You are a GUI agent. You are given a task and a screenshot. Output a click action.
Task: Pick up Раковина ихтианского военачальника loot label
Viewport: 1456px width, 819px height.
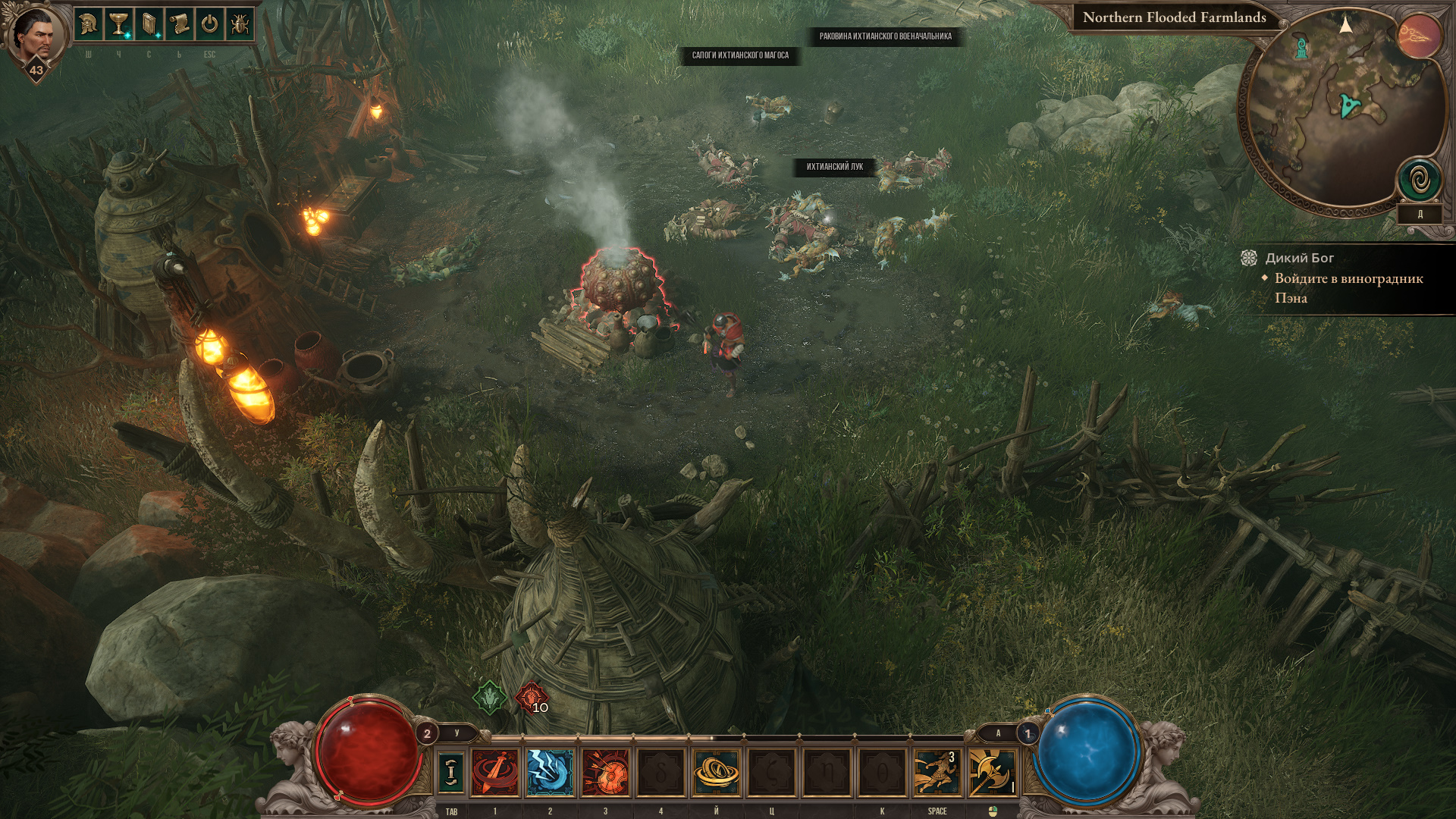(885, 36)
